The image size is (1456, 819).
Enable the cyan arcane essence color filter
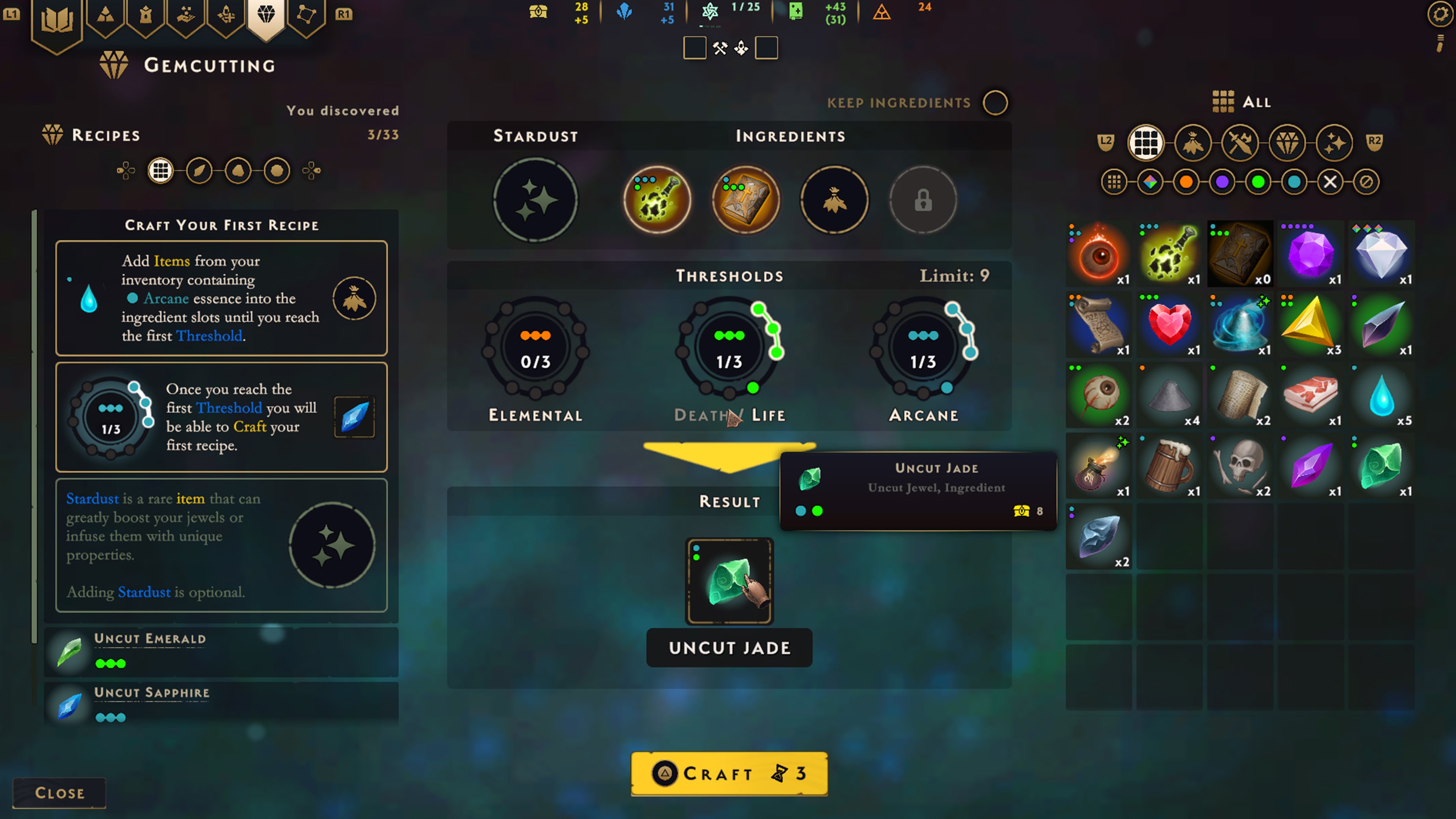click(1294, 182)
